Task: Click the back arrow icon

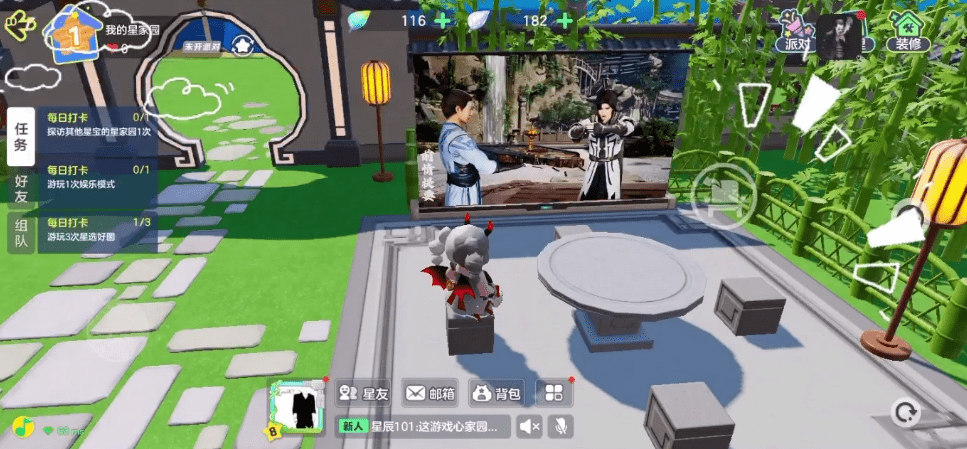Action: point(17,25)
